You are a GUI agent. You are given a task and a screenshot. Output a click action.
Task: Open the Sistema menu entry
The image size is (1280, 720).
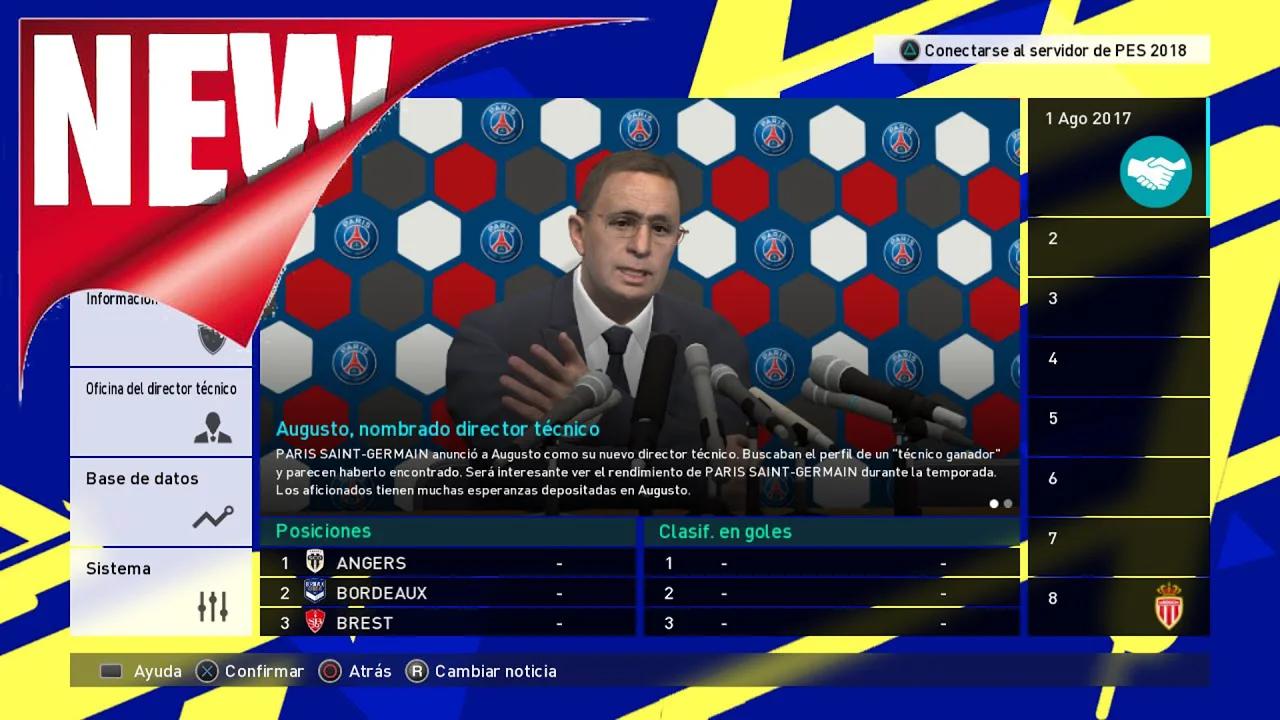click(x=118, y=568)
